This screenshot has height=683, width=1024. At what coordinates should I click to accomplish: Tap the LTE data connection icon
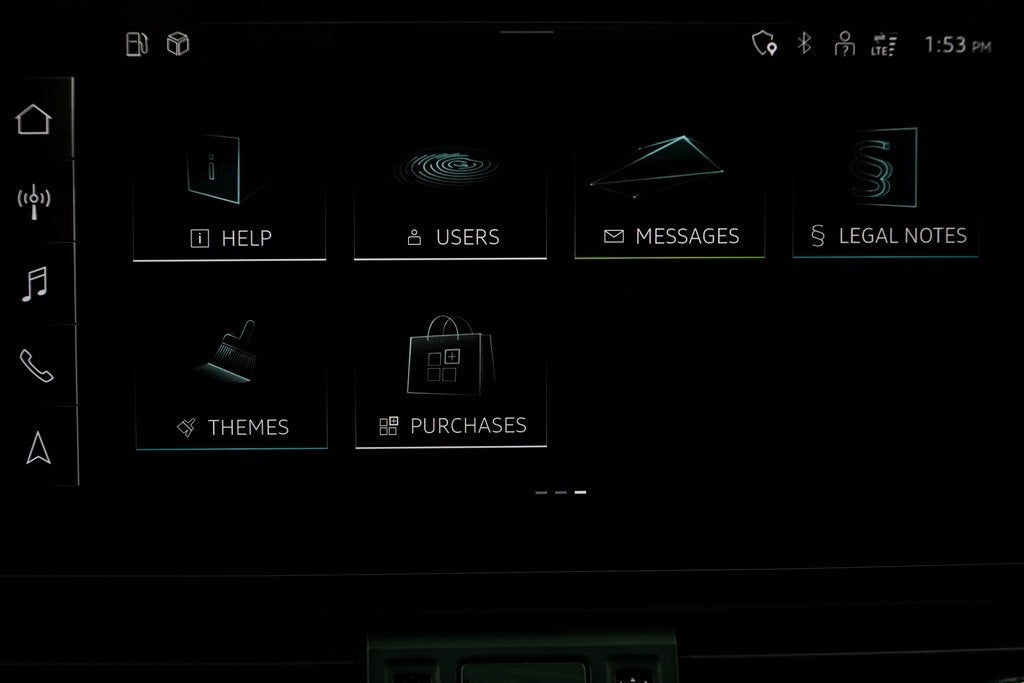[884, 44]
